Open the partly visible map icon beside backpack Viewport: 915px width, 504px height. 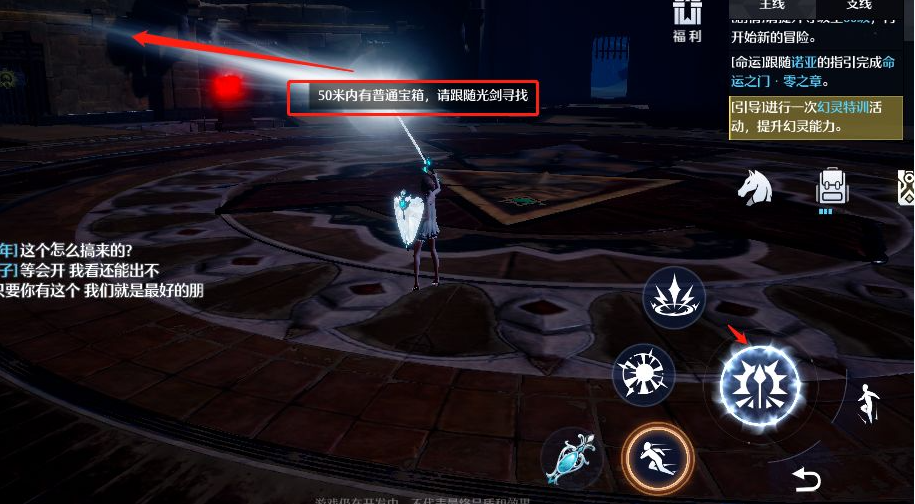coord(906,187)
